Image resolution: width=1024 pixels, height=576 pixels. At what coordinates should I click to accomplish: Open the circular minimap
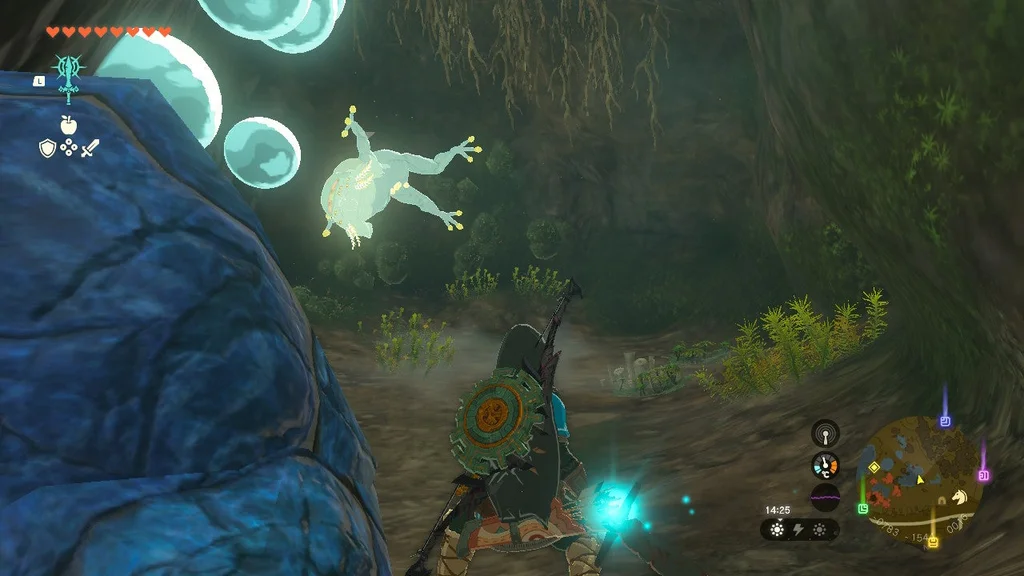[x=918, y=474]
